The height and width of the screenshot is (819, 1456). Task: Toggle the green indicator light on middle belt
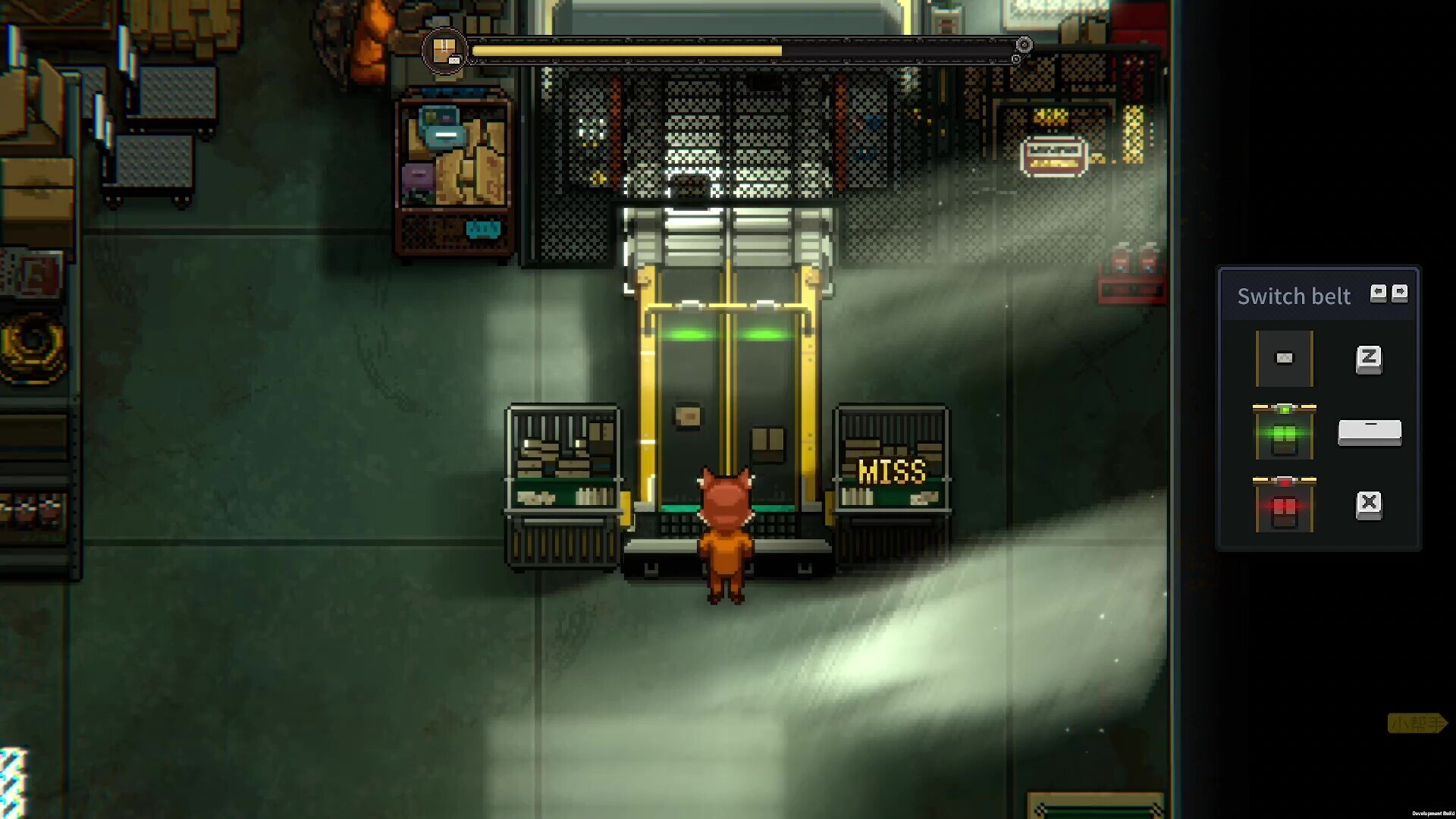pyautogui.click(x=1284, y=408)
